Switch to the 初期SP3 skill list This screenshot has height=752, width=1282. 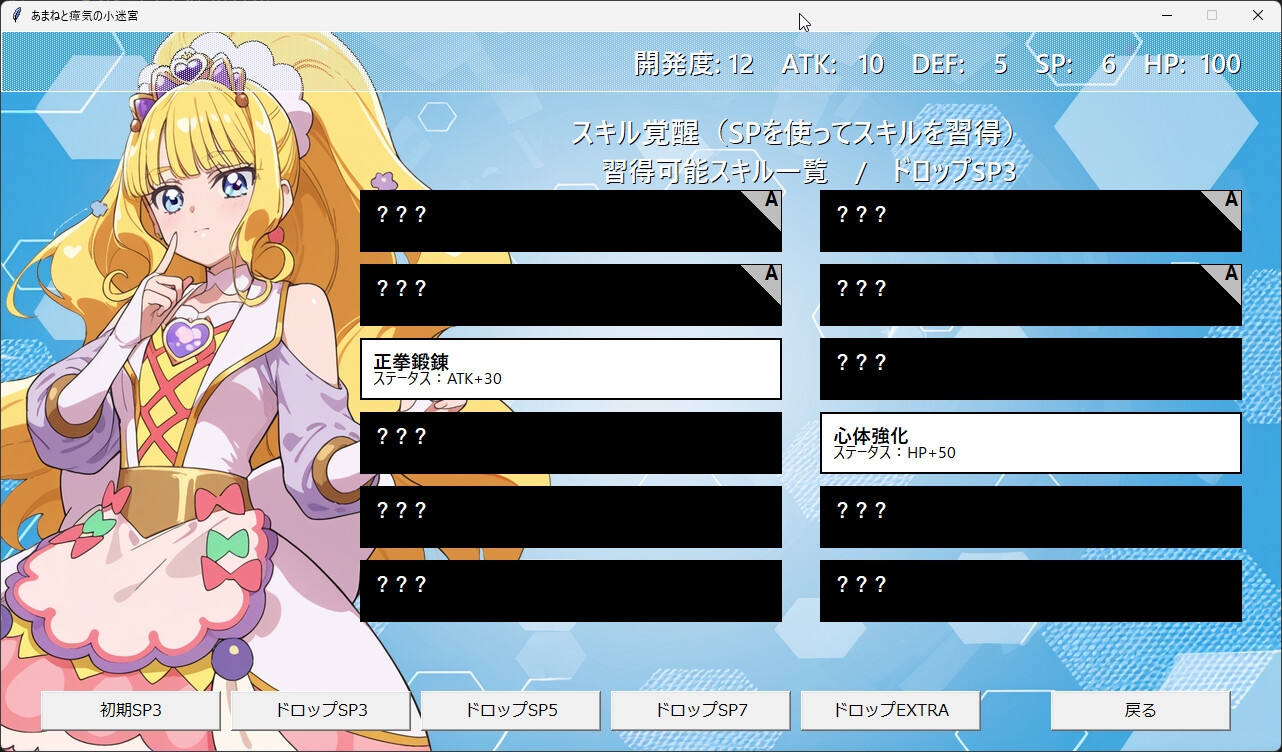tap(130, 710)
